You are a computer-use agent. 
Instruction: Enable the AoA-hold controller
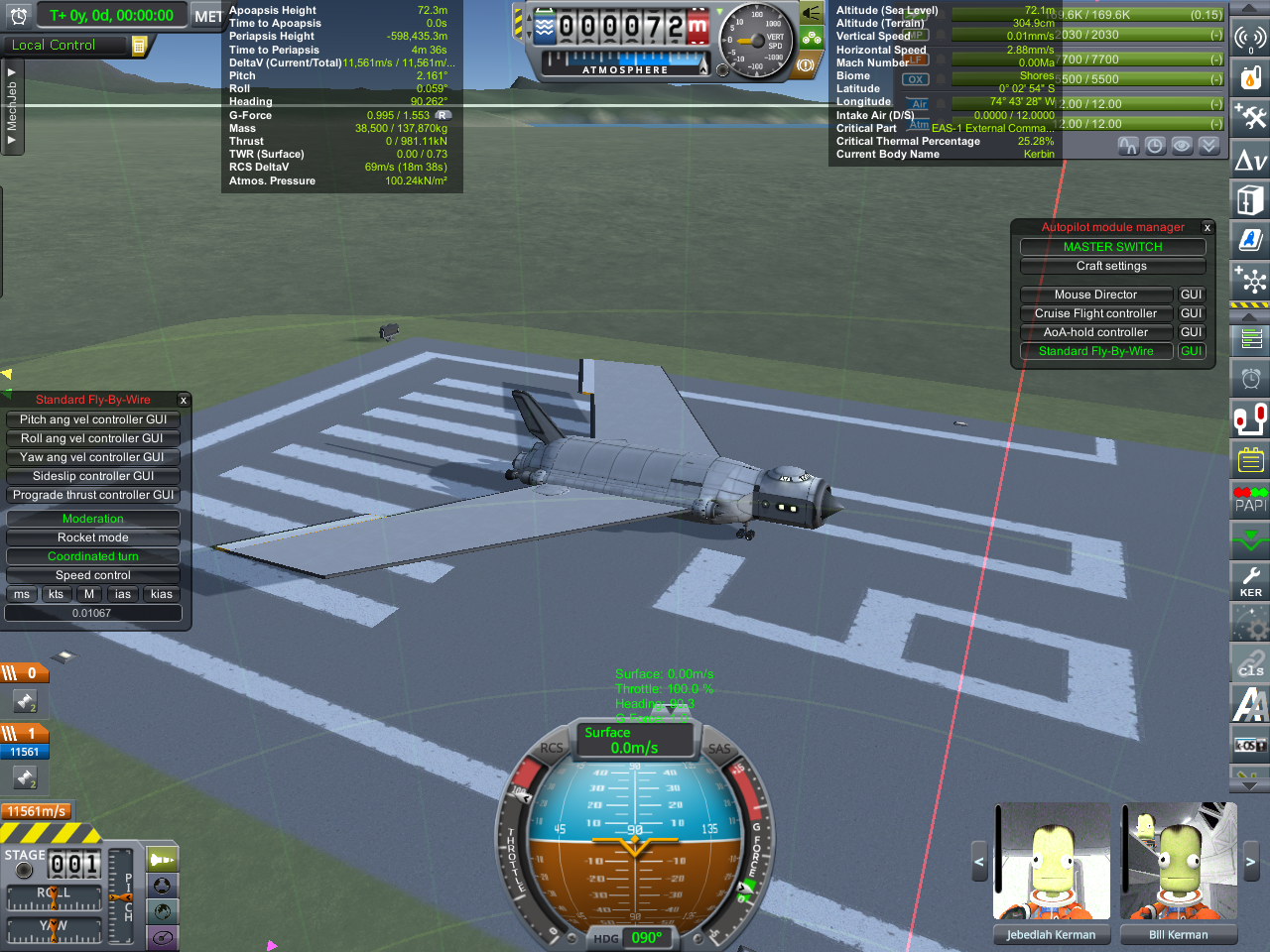click(x=1095, y=332)
